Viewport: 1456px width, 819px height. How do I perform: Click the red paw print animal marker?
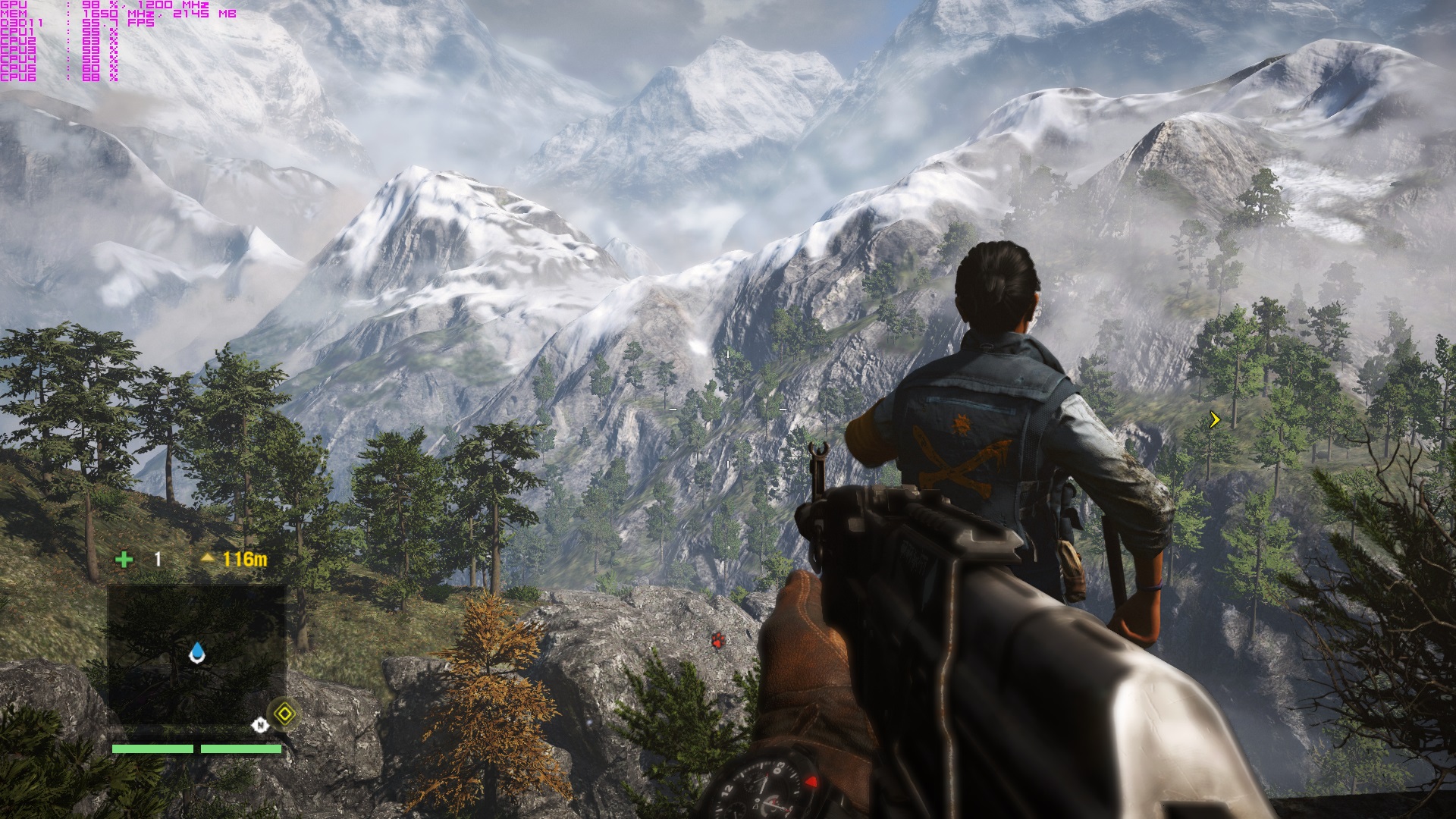[x=717, y=640]
